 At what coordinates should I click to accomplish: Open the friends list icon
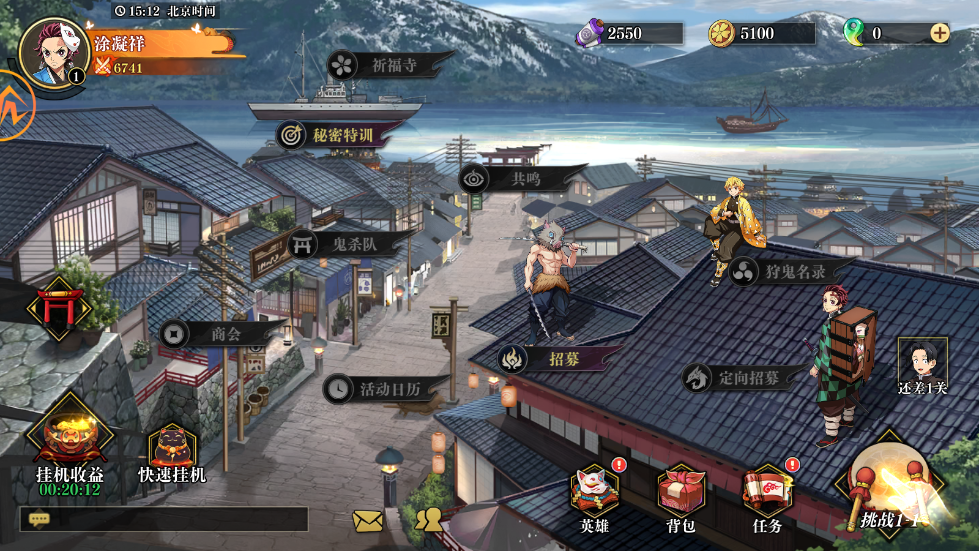(429, 519)
